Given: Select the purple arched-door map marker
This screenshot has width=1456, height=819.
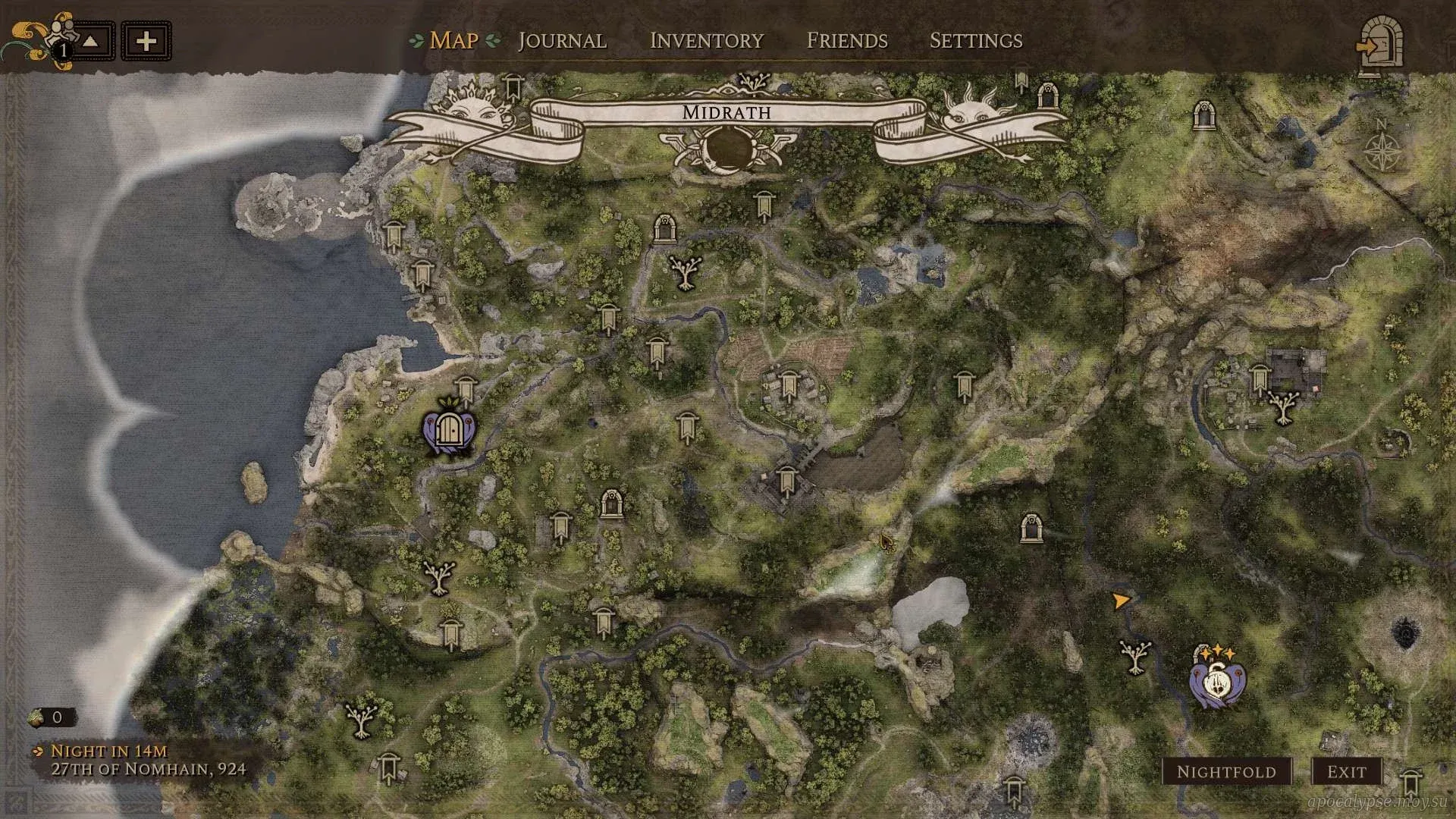Looking at the screenshot, I should [449, 433].
